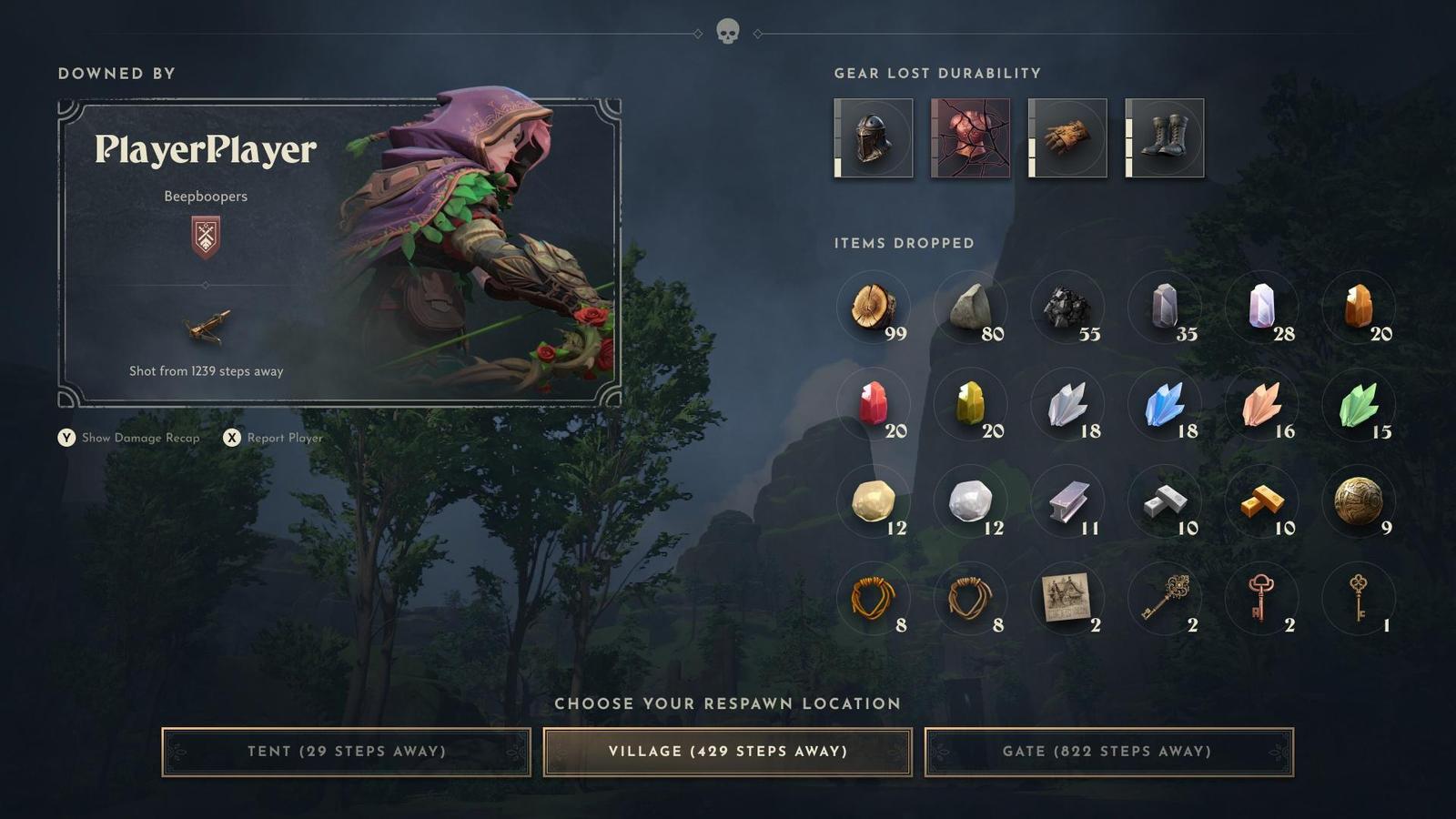Click the coal ore icon showing 55
This screenshot has width=1456, height=819.
(1067, 308)
